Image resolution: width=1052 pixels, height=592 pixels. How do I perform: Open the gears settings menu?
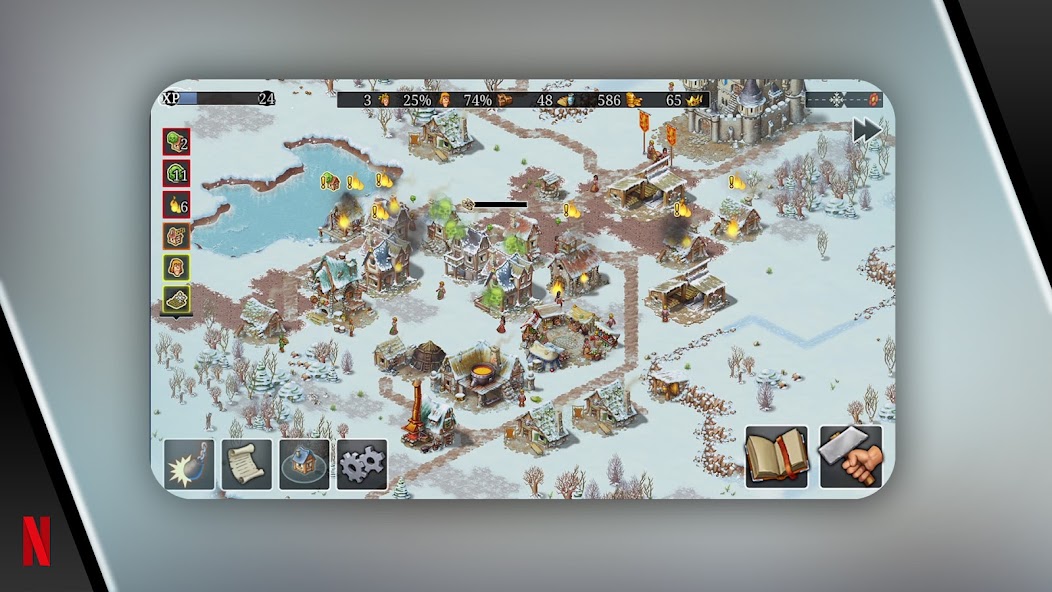pyautogui.click(x=362, y=464)
